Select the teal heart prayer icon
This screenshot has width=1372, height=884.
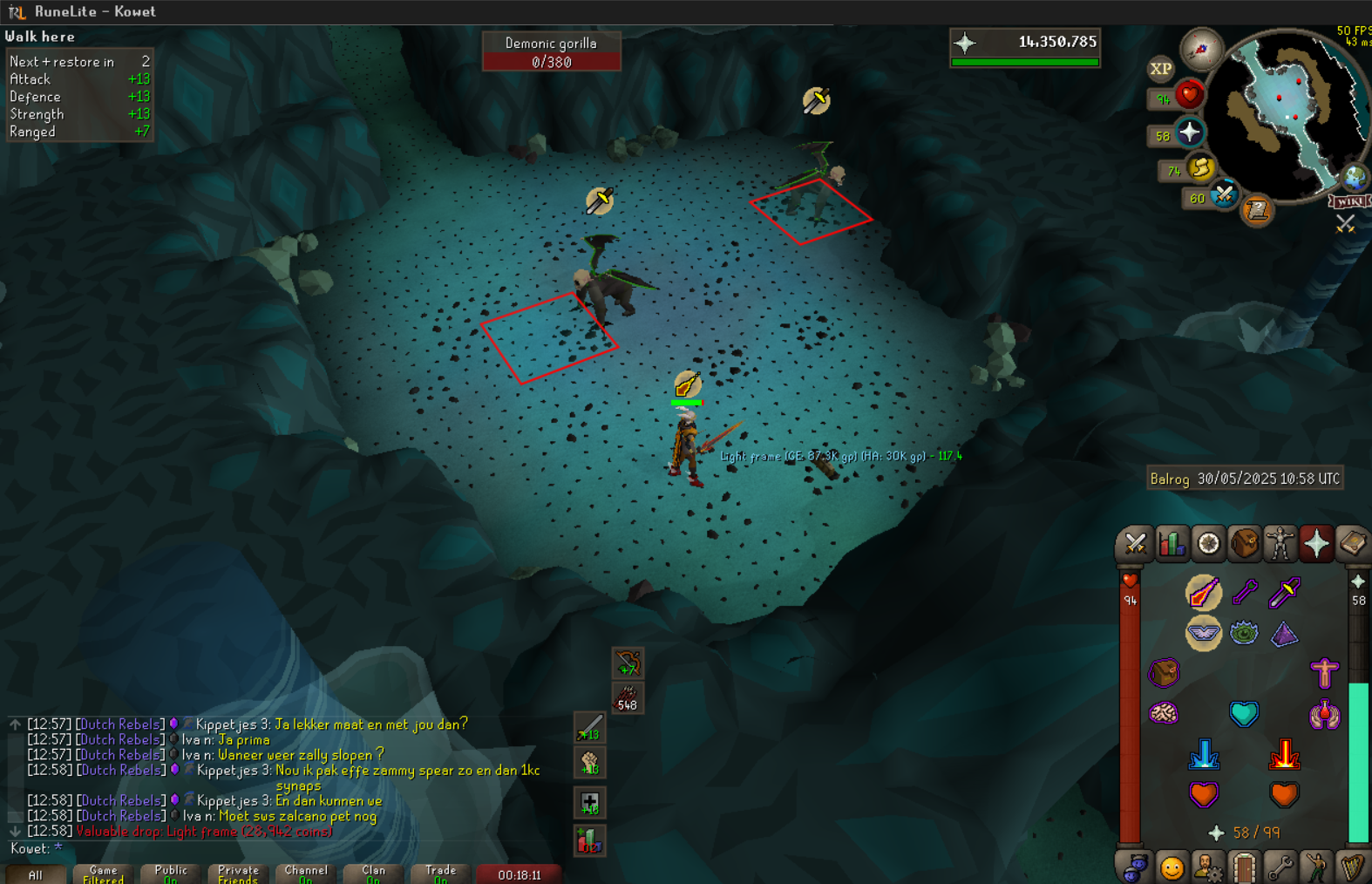(1244, 714)
